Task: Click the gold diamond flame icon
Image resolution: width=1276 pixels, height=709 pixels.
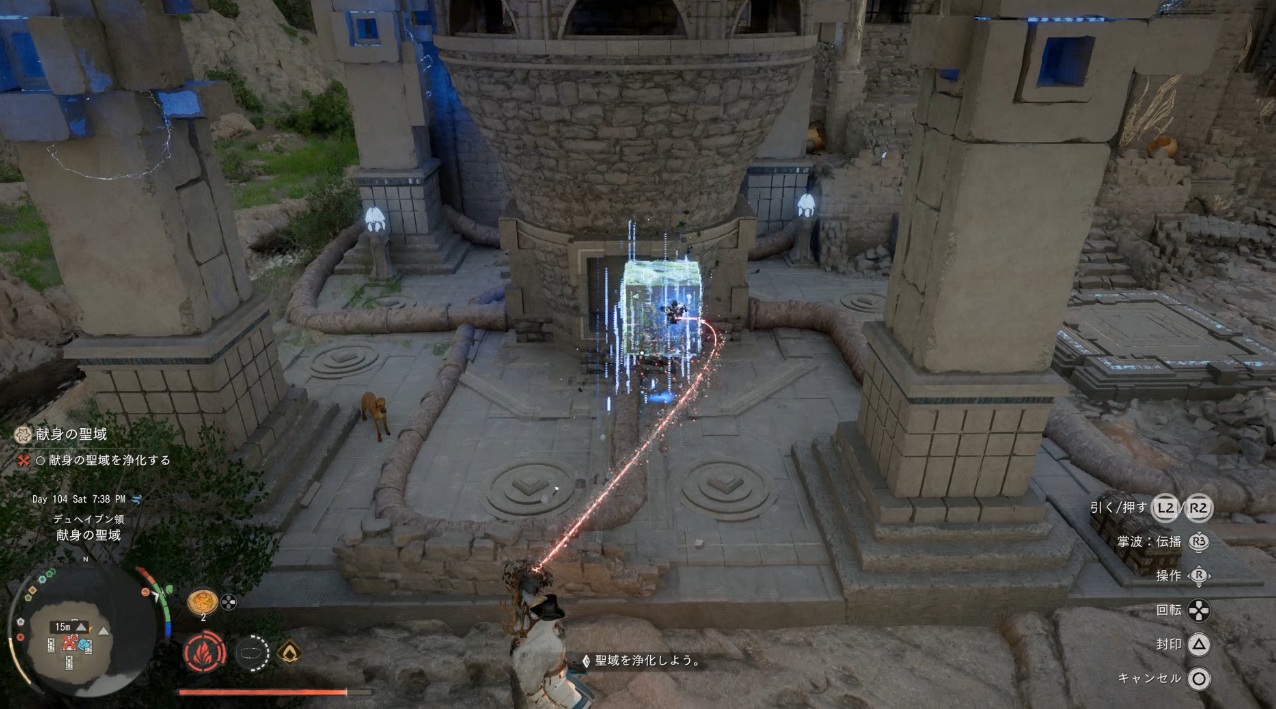Action: coord(290,651)
